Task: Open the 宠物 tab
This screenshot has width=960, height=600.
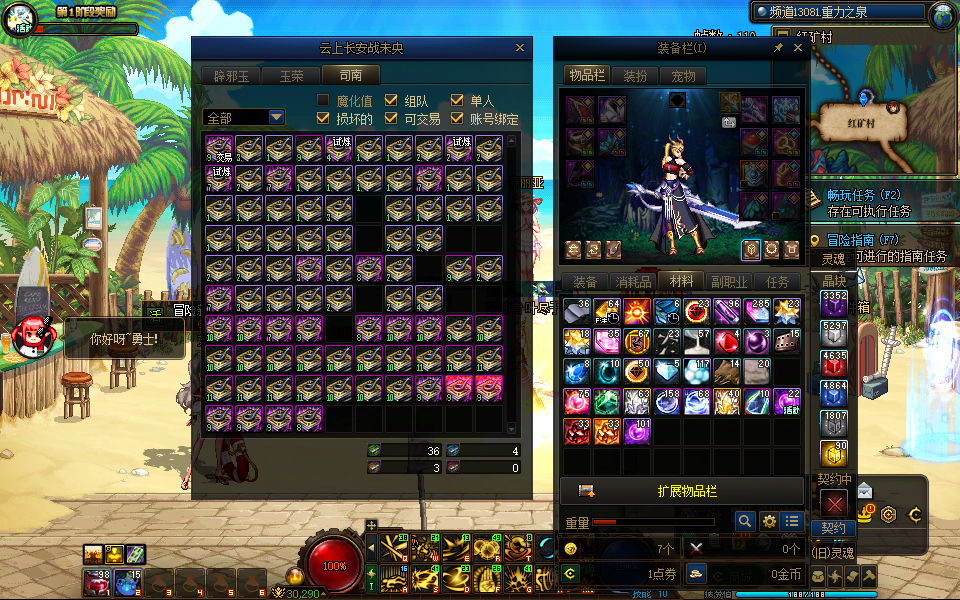Action: (x=683, y=75)
